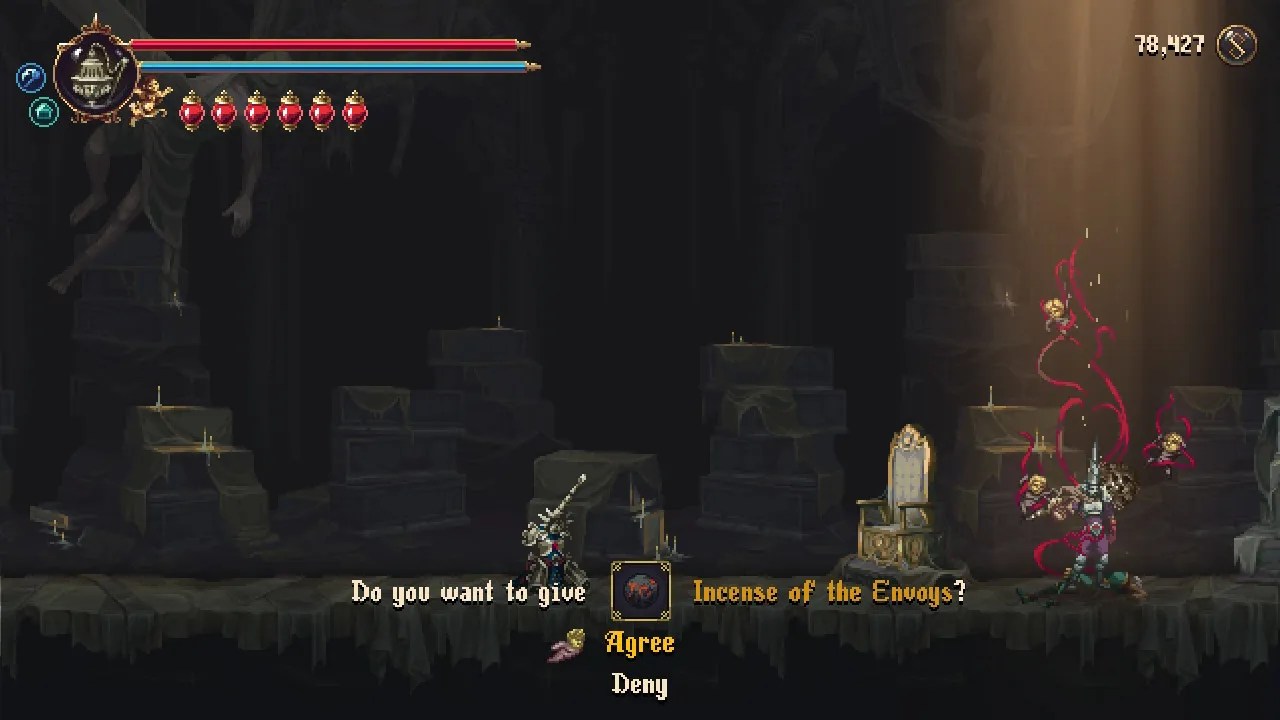Click the third bile flask
This screenshot has width=1280, height=720.
click(254, 113)
